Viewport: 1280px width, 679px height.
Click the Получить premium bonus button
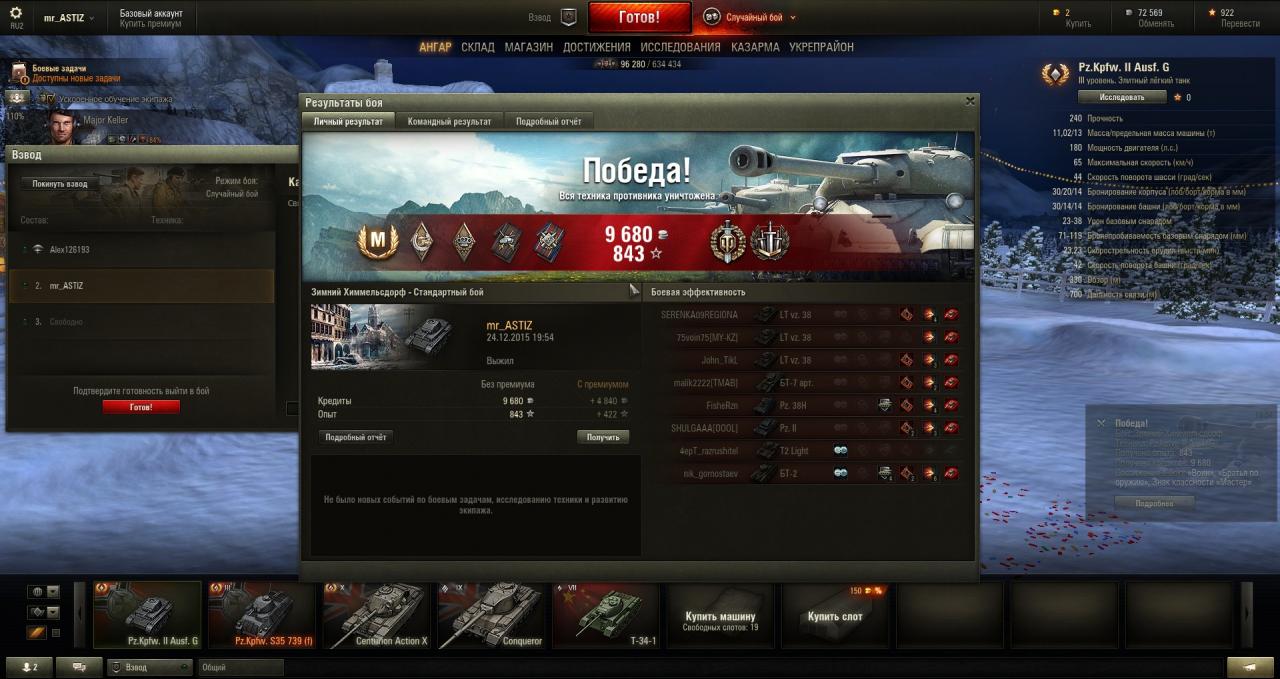click(603, 437)
